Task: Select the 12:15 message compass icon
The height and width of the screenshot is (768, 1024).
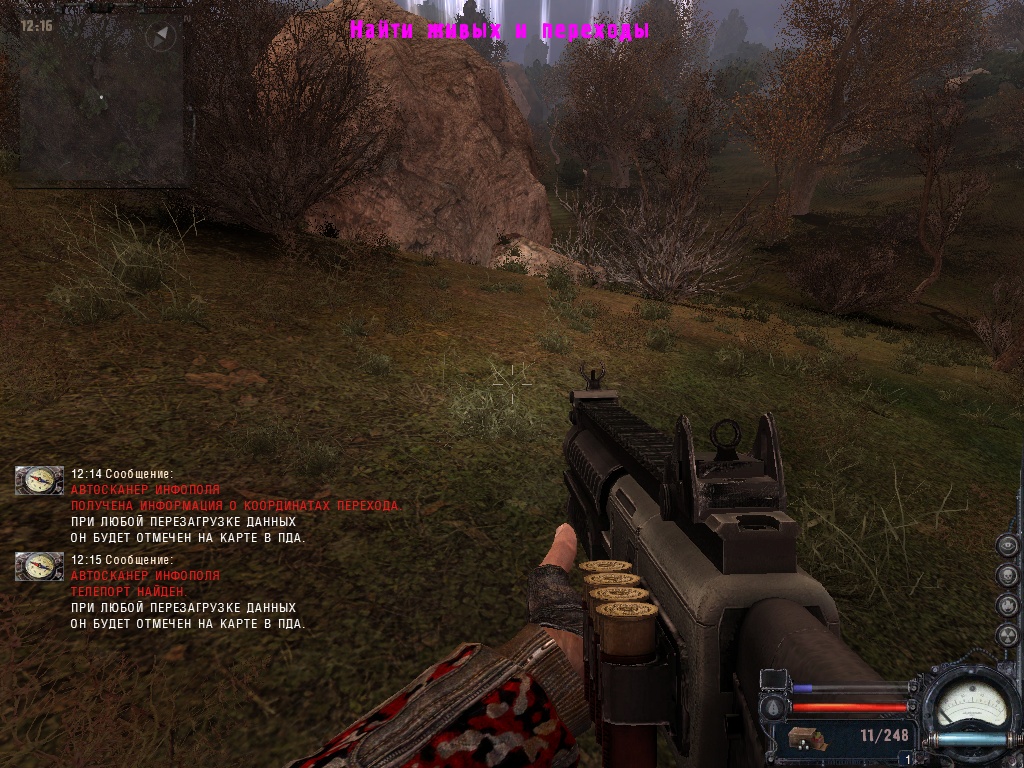Action: (40, 567)
